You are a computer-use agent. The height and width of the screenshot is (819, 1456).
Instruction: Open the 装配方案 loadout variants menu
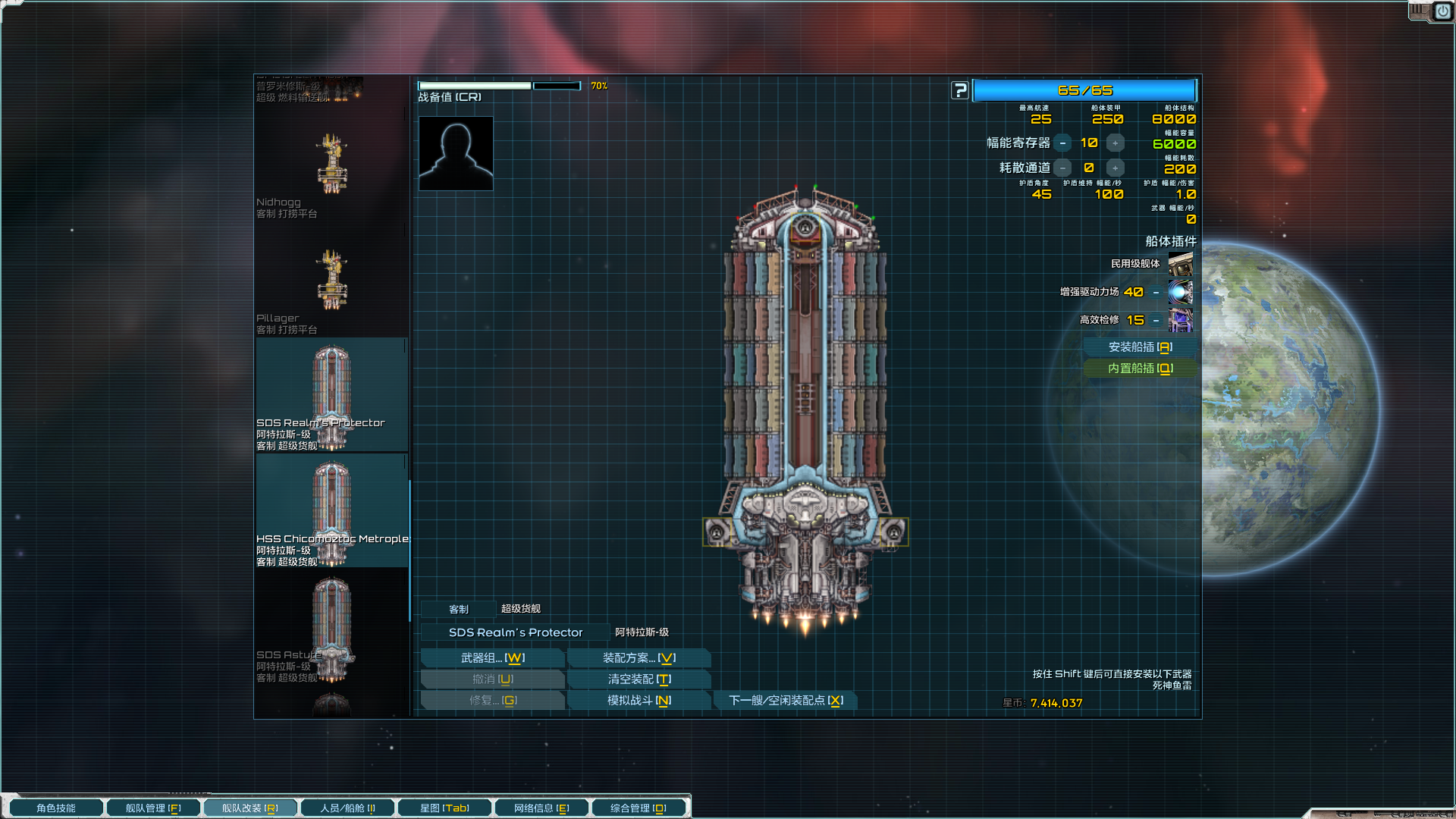tap(639, 658)
